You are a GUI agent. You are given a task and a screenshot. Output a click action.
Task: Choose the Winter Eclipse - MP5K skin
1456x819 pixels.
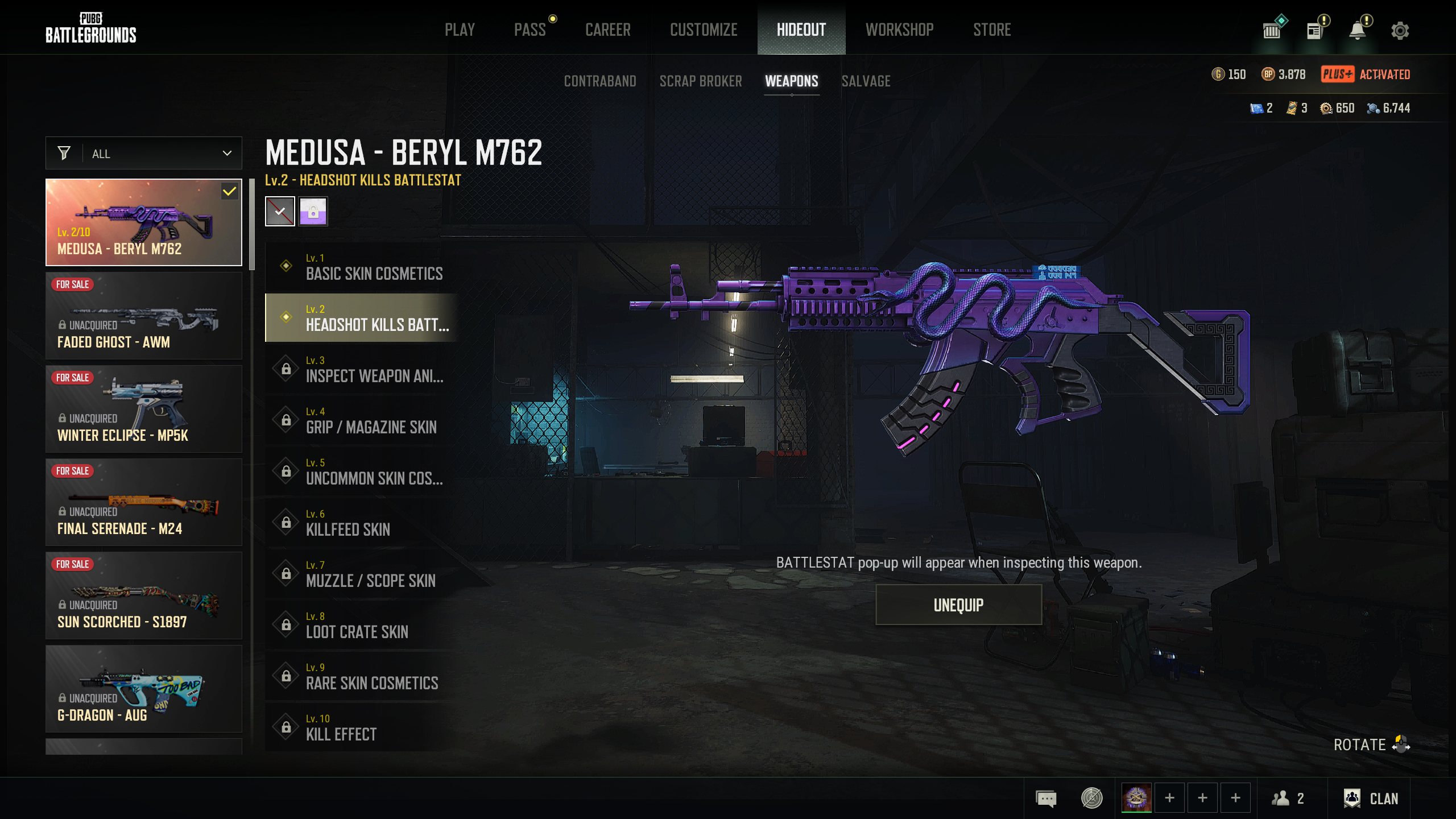144,409
